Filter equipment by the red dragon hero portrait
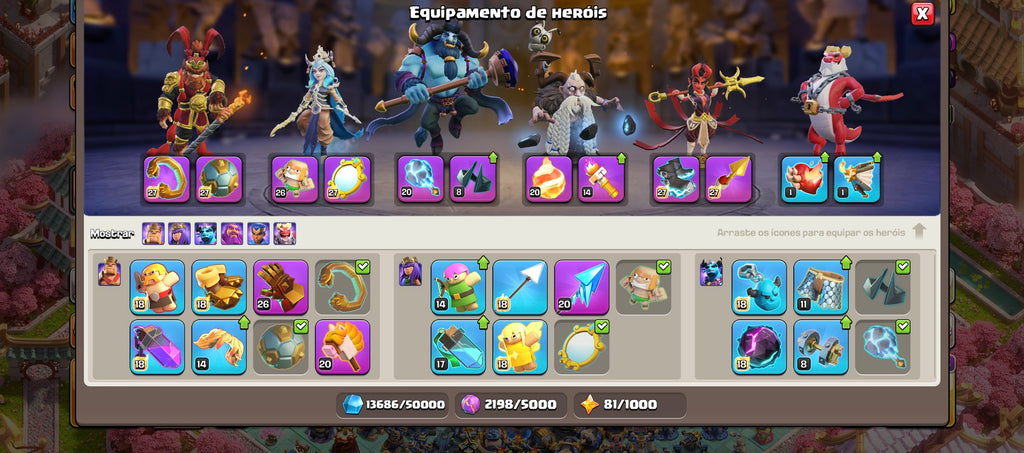 coord(285,234)
